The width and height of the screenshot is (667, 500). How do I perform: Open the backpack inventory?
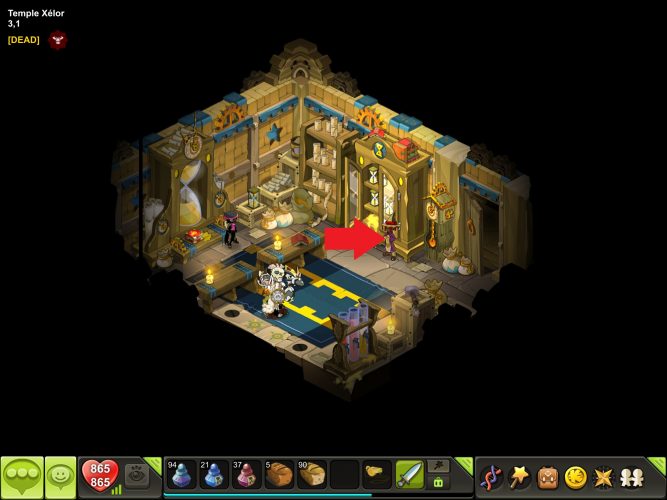tap(547, 476)
